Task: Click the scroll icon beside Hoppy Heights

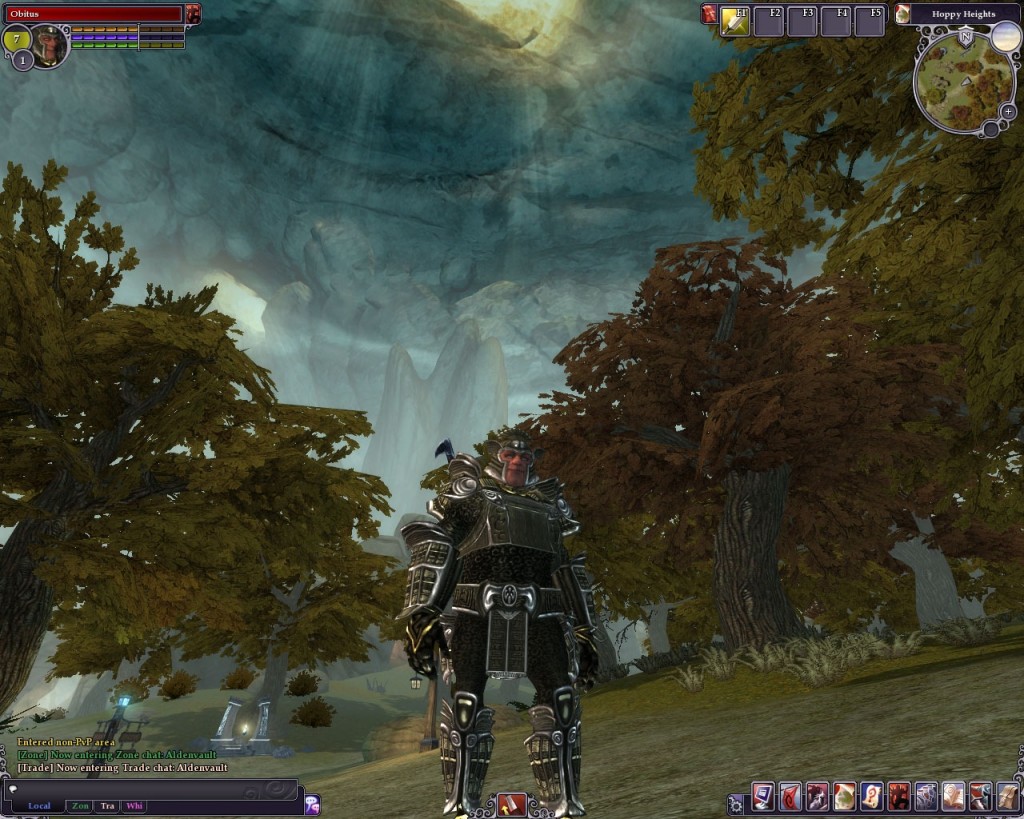Action: click(903, 14)
